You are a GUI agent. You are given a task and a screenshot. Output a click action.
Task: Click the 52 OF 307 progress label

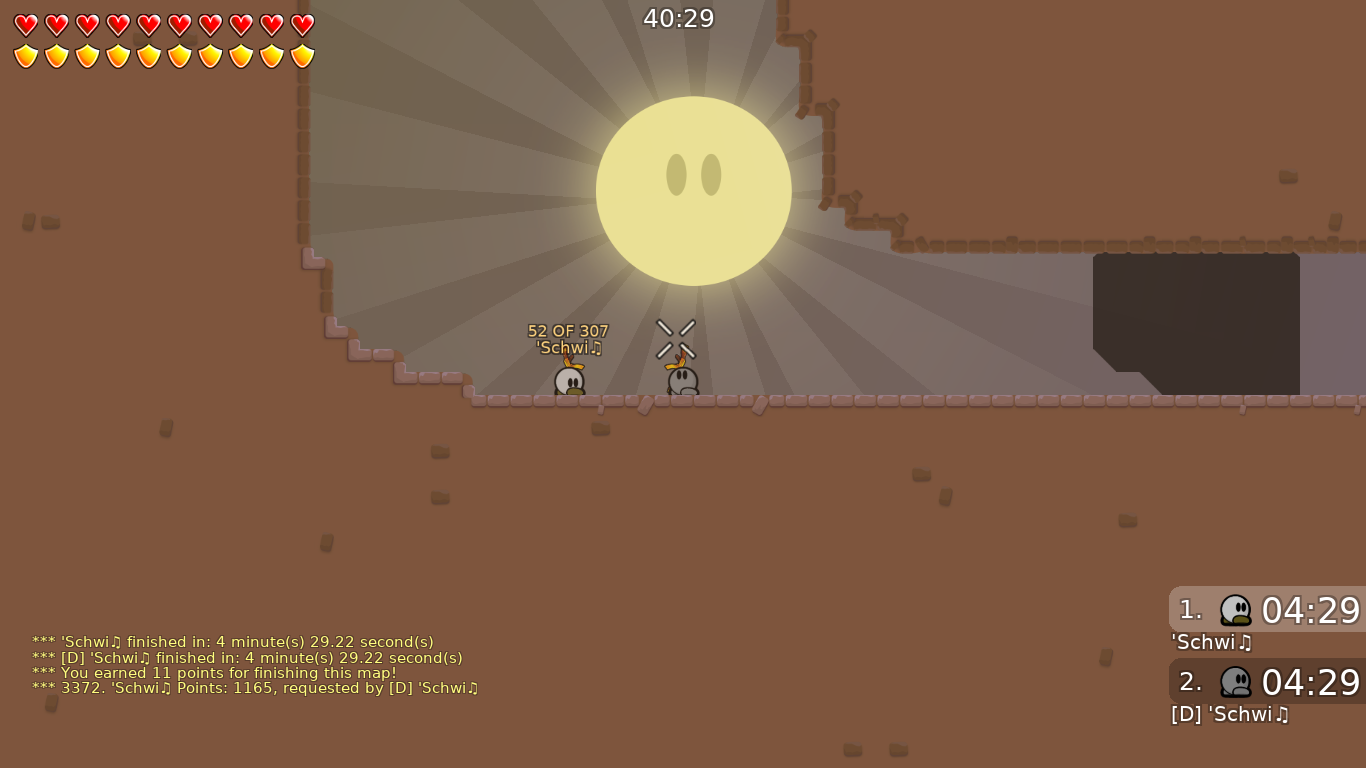click(568, 330)
